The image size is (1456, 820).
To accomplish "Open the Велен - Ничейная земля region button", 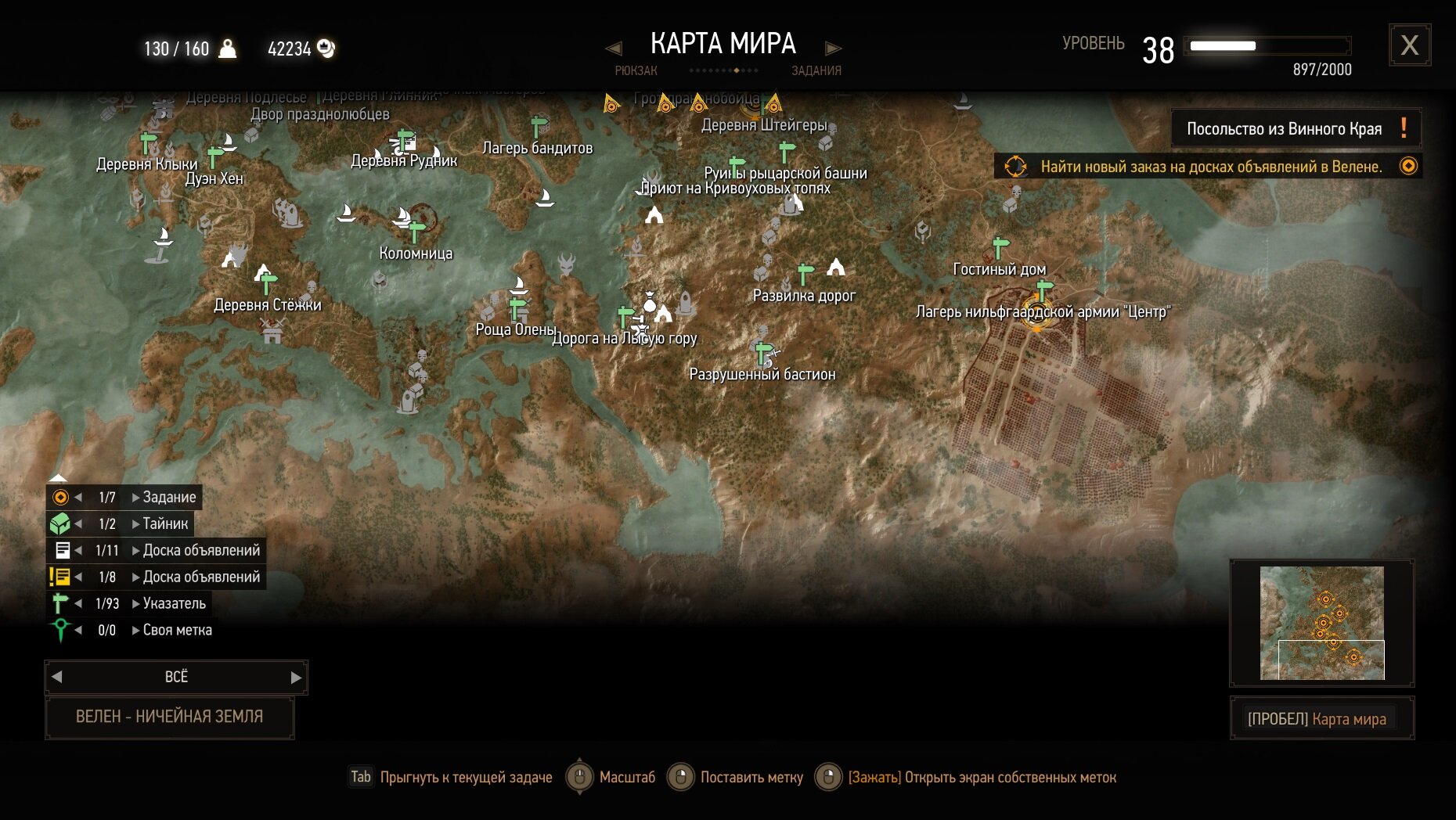I will pos(170,717).
